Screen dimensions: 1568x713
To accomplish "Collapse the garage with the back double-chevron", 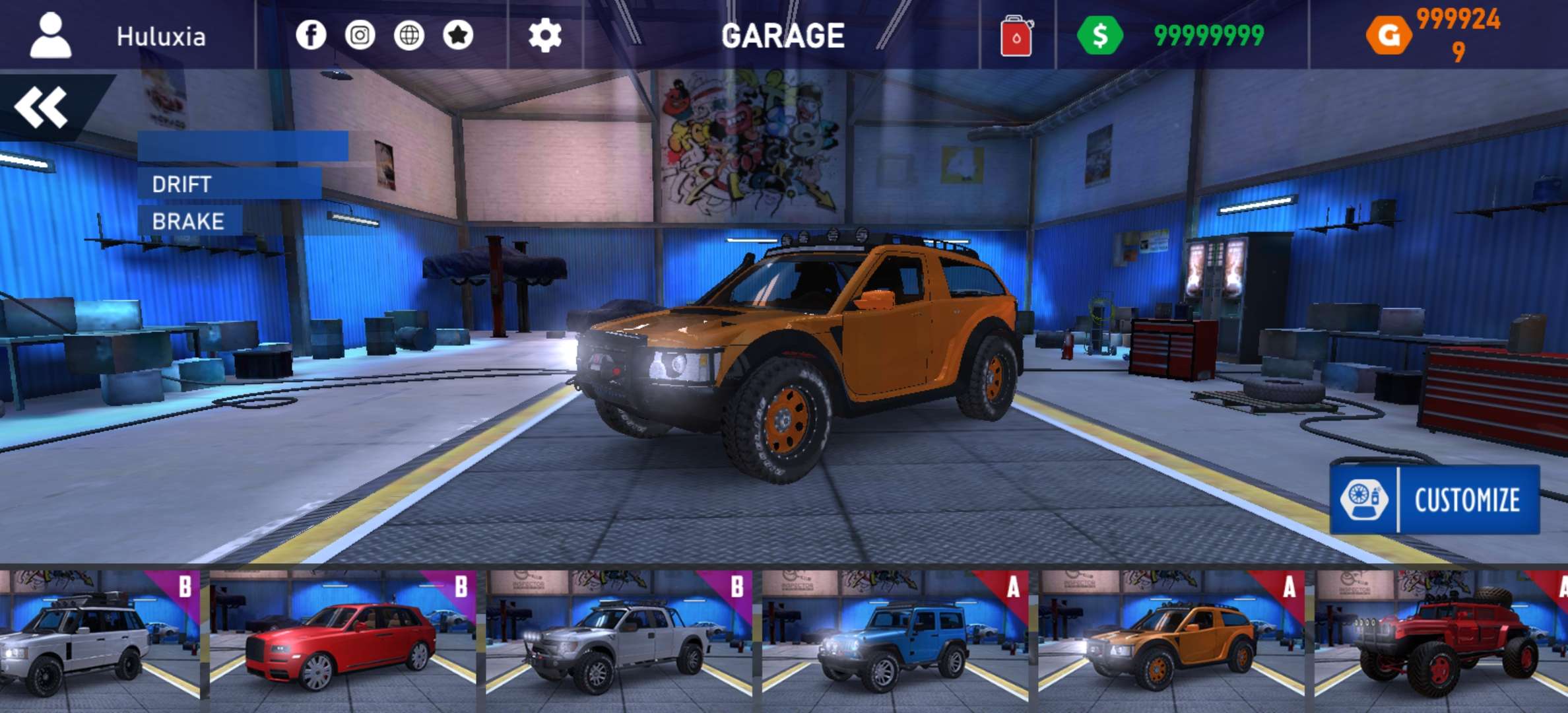I will tap(41, 106).
